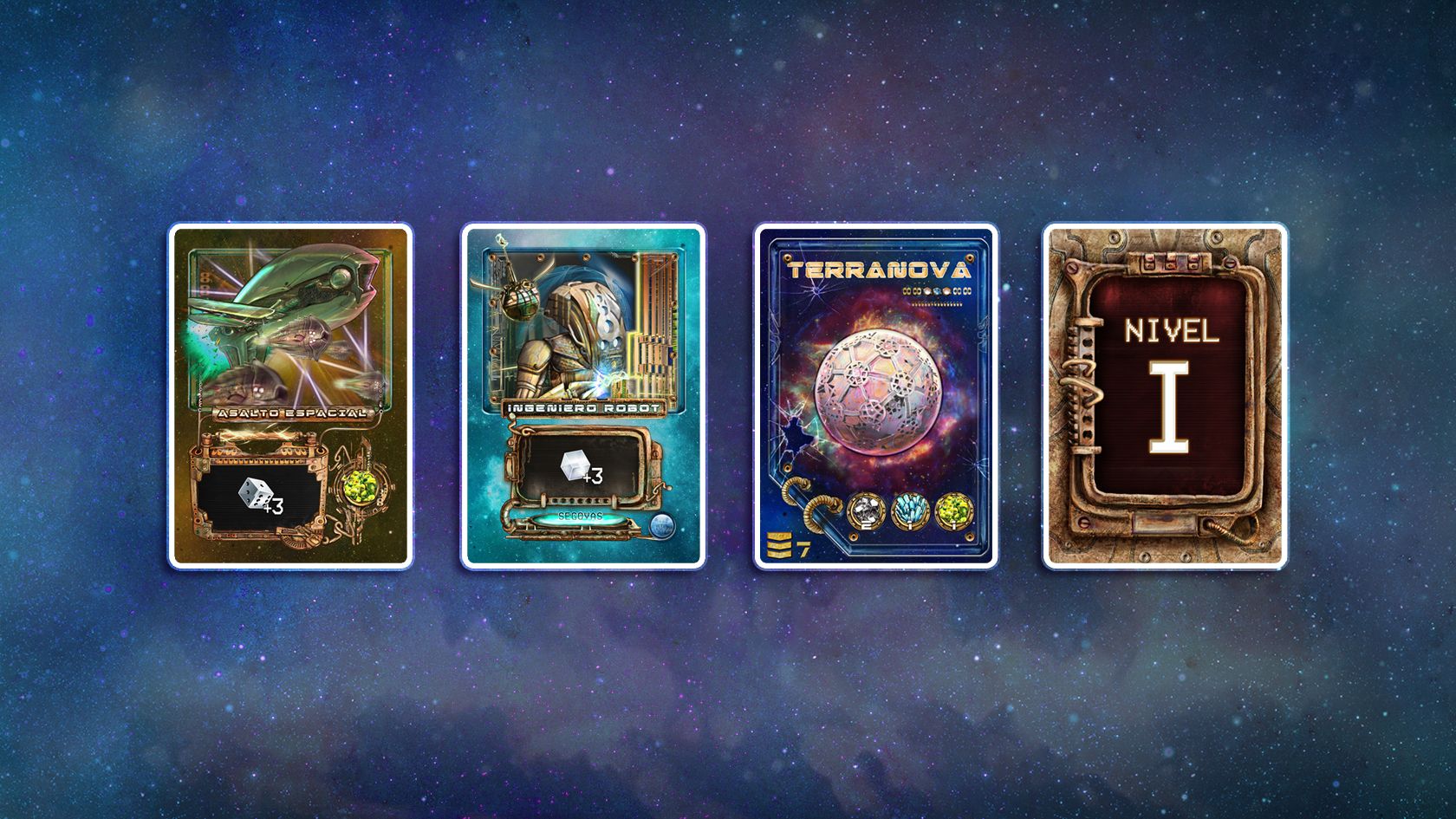Choose the Ingeniero Robot card
1456x819 pixels.
(x=582, y=396)
